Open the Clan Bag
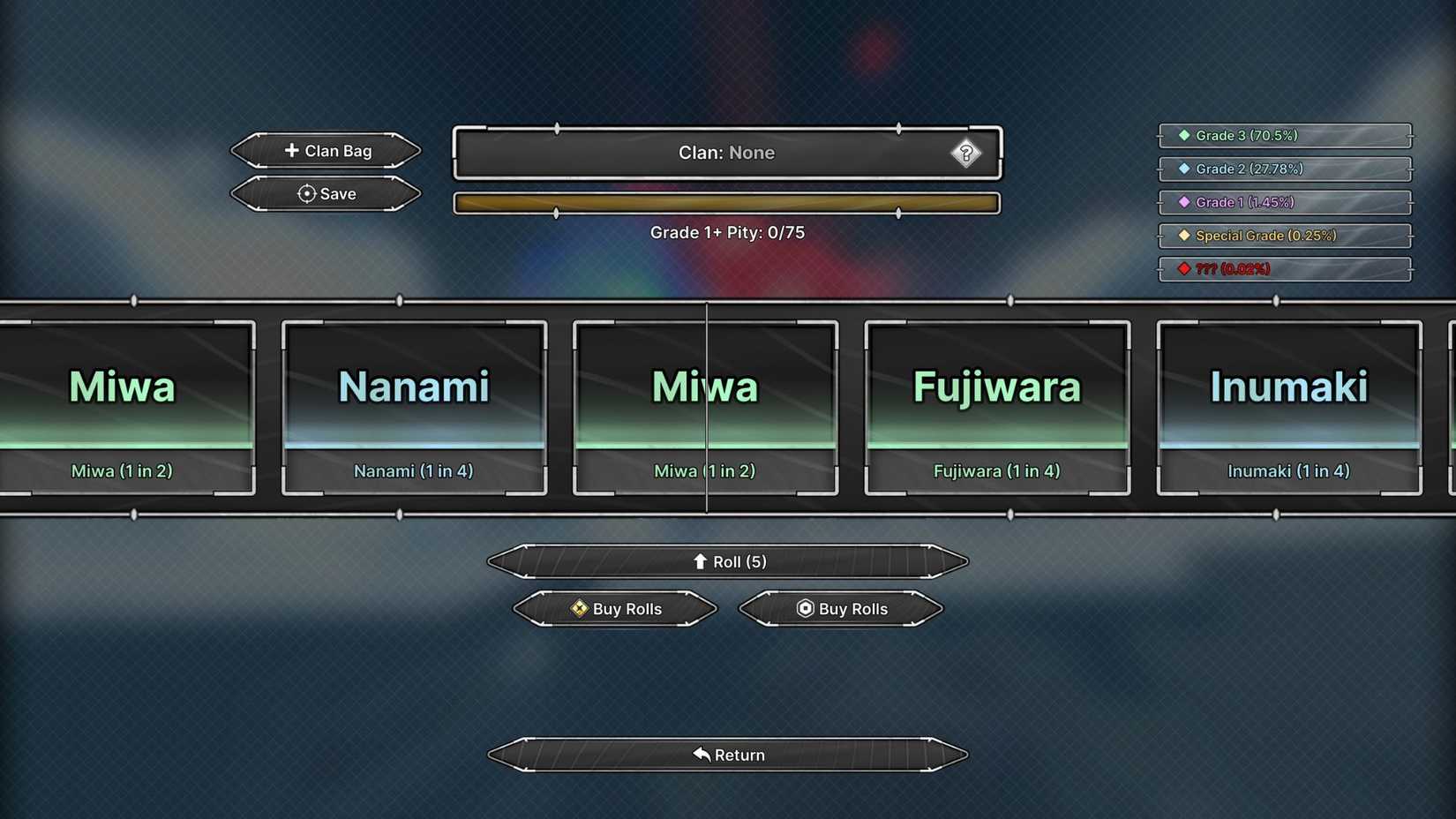Screen dimensions: 1456x819 tap(326, 150)
